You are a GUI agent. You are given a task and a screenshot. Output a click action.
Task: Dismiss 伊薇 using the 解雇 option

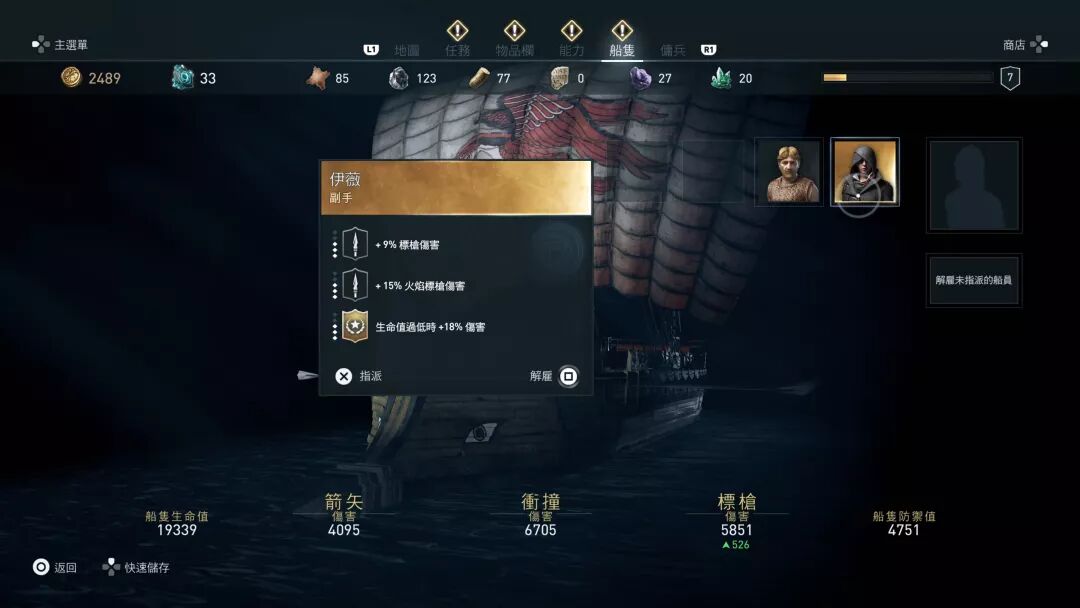[x=554, y=376]
